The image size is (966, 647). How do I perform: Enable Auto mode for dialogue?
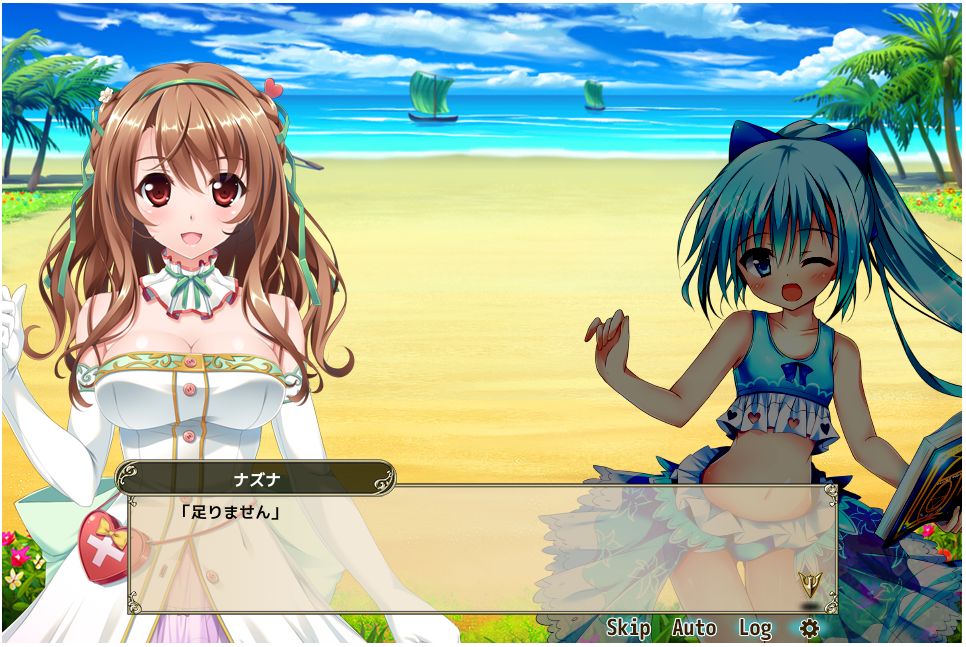[x=694, y=628]
